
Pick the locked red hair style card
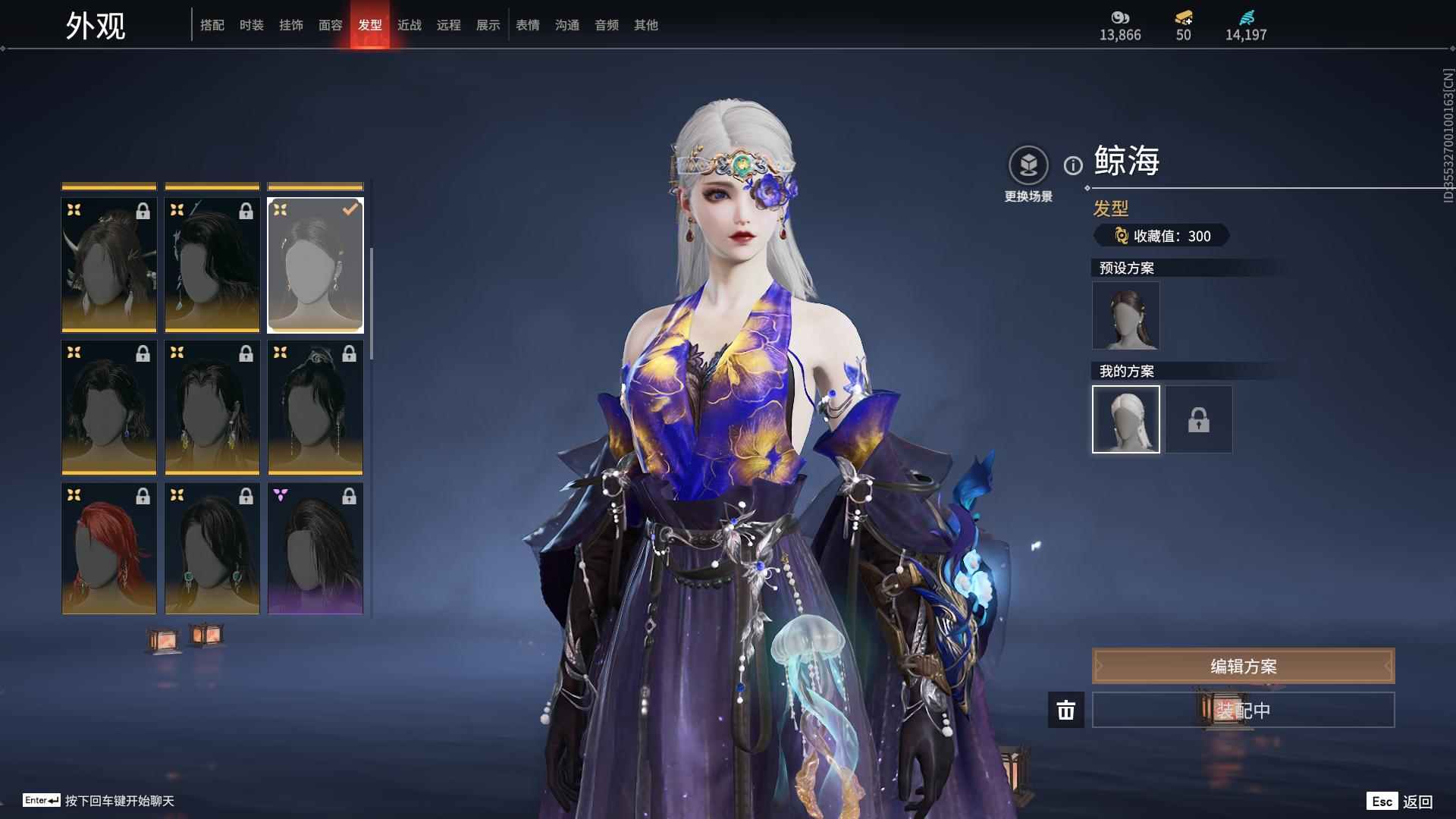pyautogui.click(x=109, y=548)
